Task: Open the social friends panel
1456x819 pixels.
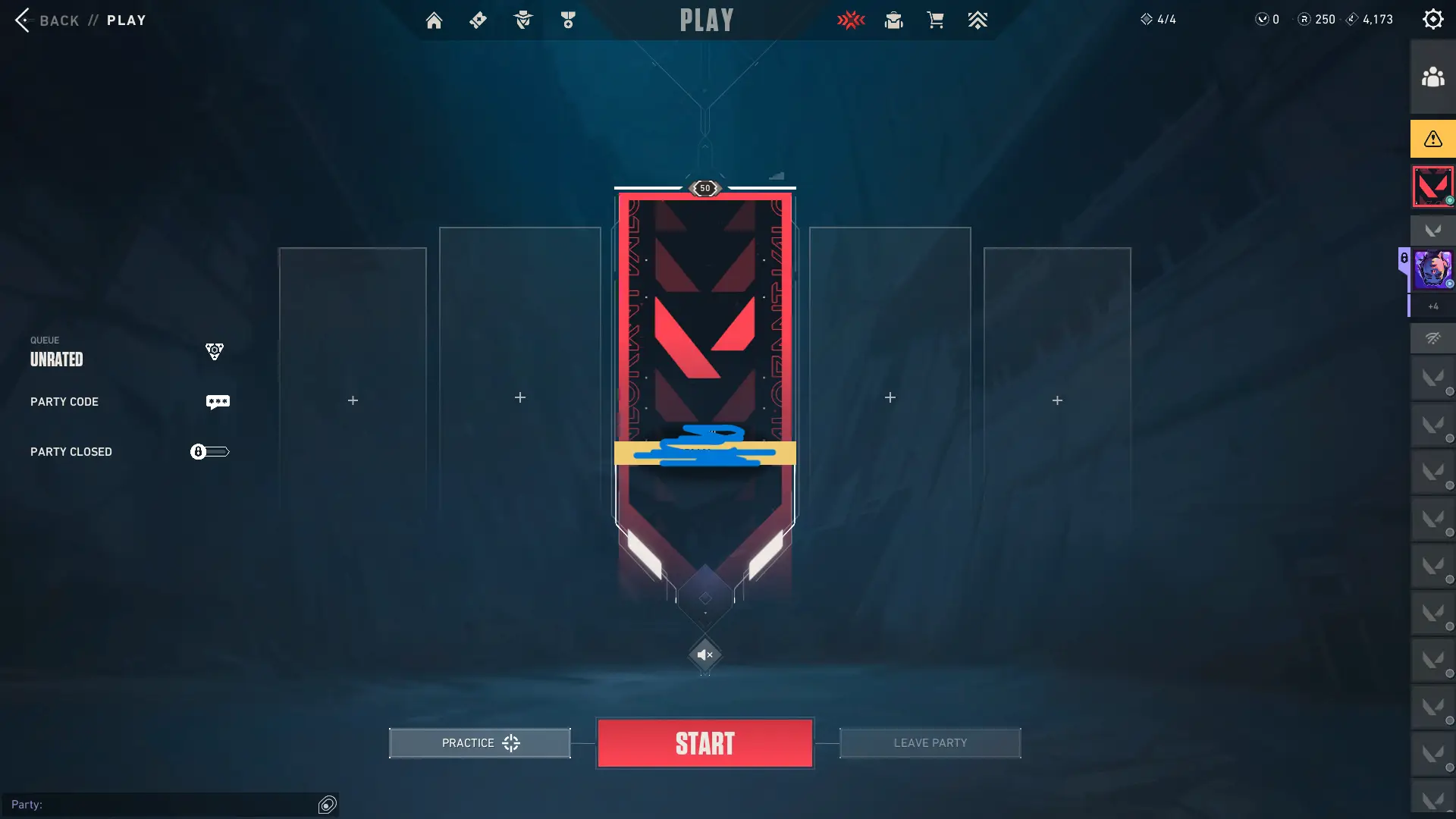Action: [1432, 77]
